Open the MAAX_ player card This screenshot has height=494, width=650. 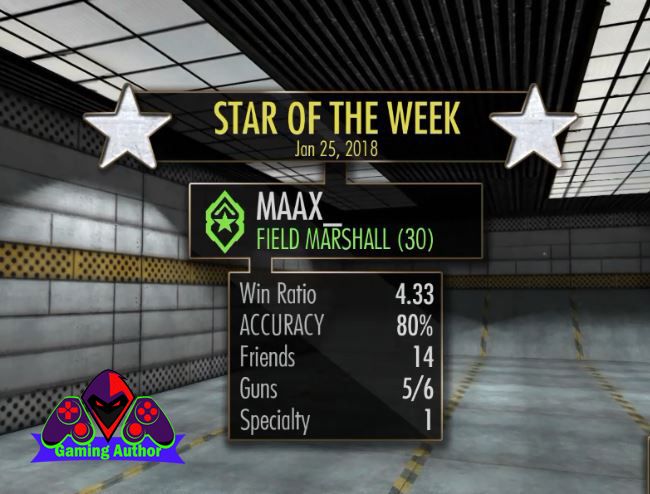[x=340, y=222]
